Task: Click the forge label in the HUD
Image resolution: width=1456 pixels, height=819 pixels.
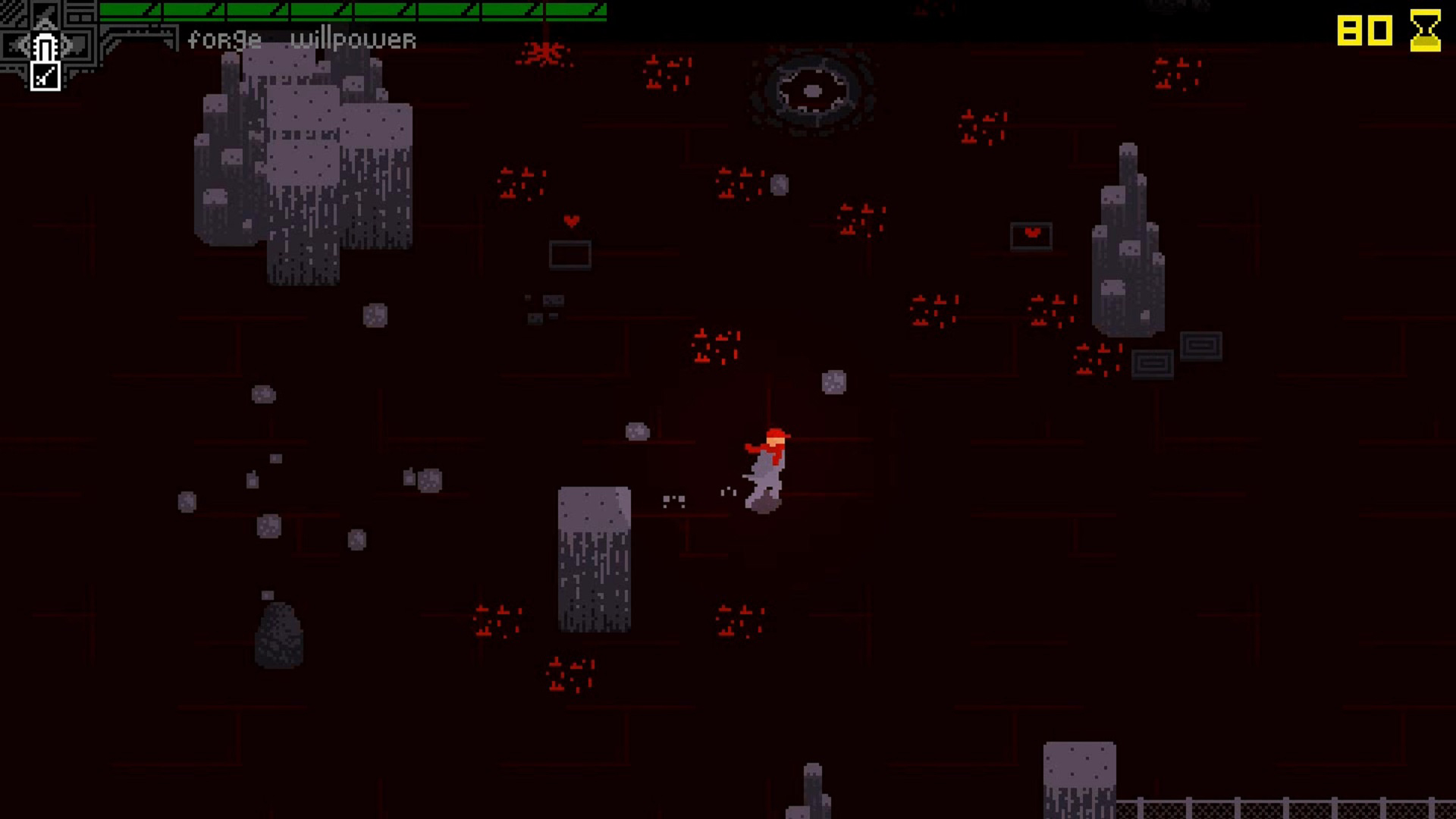Action: click(224, 39)
